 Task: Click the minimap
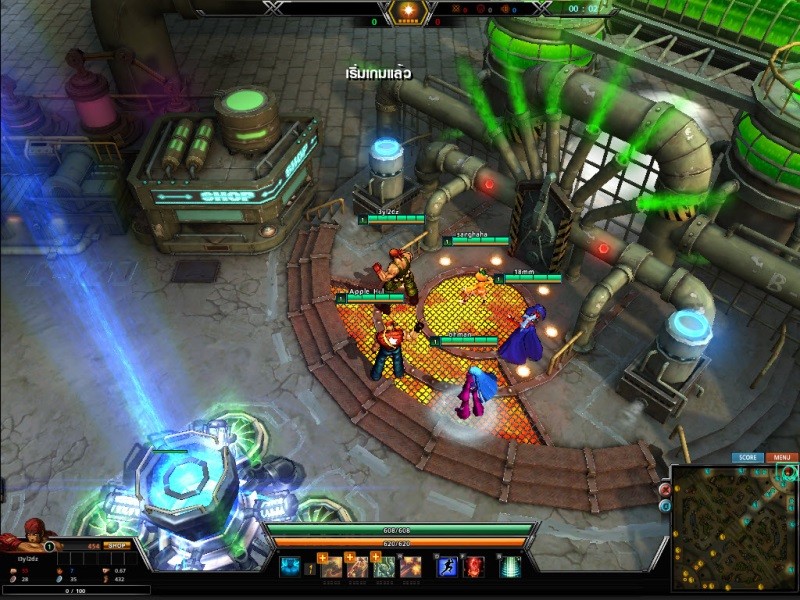click(x=734, y=526)
